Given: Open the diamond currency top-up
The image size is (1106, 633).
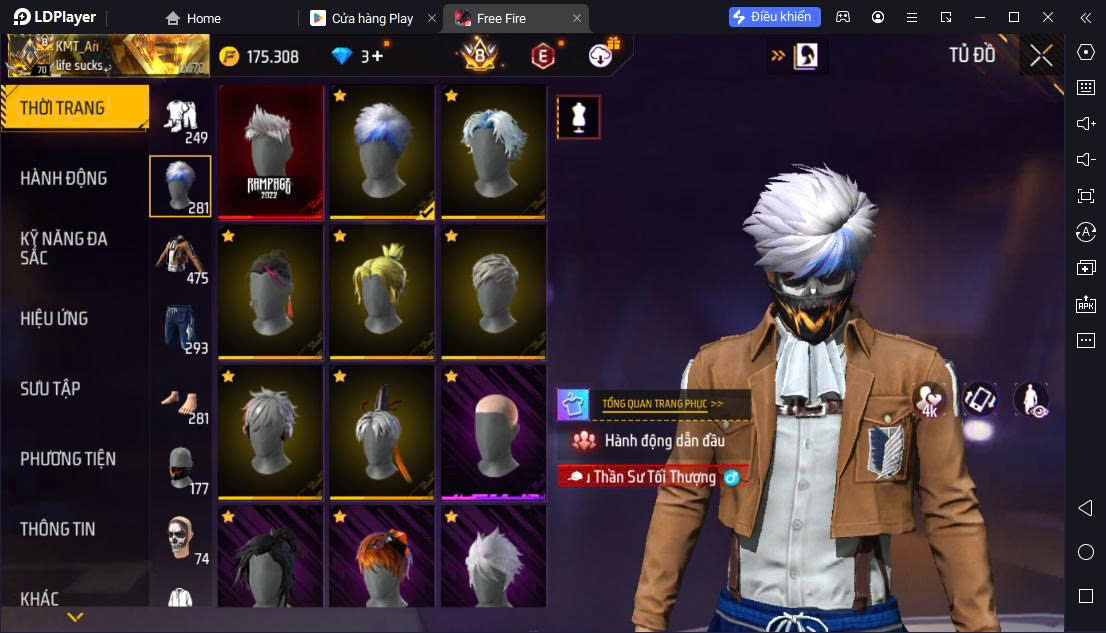Looking at the screenshot, I should pyautogui.click(x=360, y=56).
